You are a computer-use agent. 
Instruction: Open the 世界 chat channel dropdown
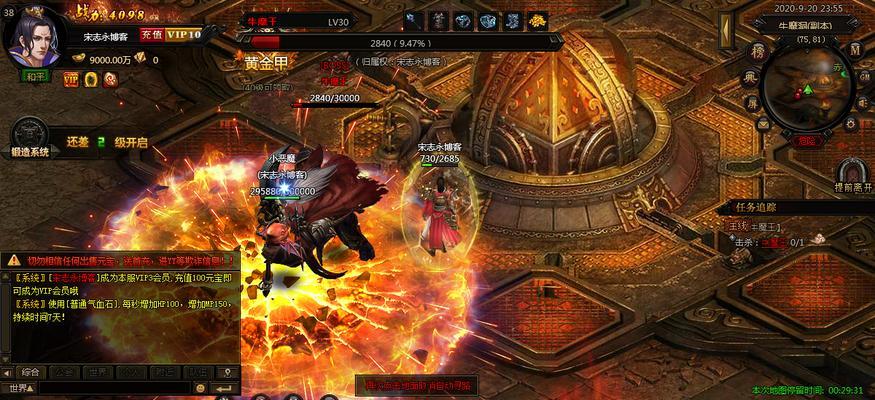coord(20,388)
